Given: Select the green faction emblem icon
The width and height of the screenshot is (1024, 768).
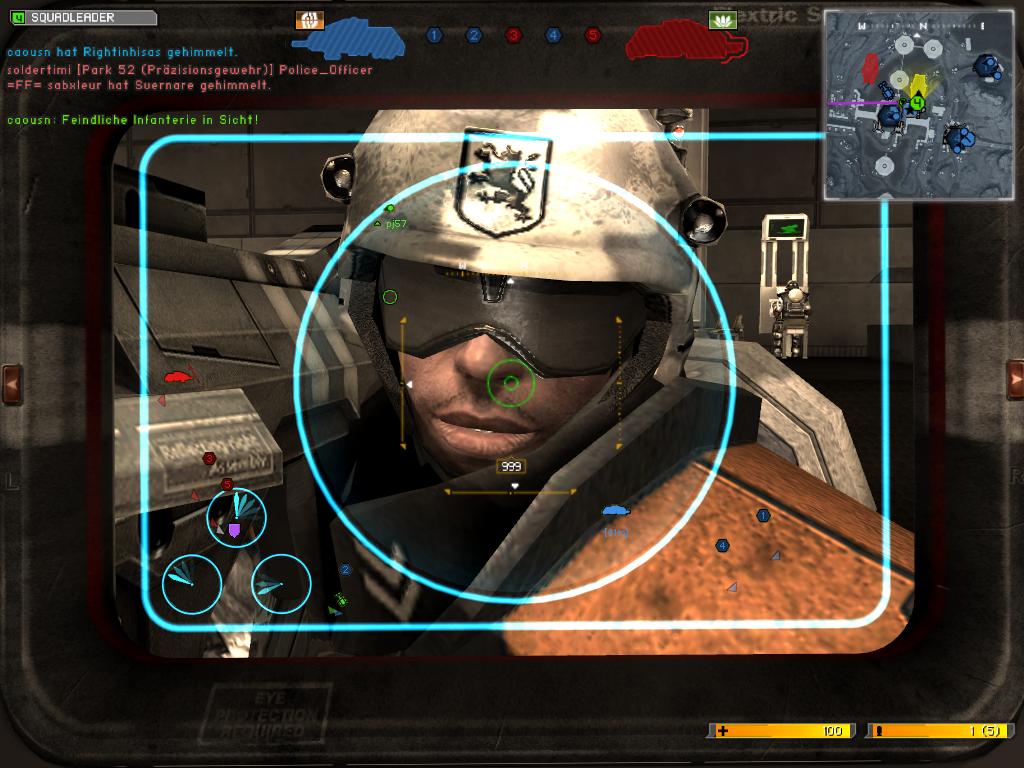Looking at the screenshot, I should [x=722, y=19].
